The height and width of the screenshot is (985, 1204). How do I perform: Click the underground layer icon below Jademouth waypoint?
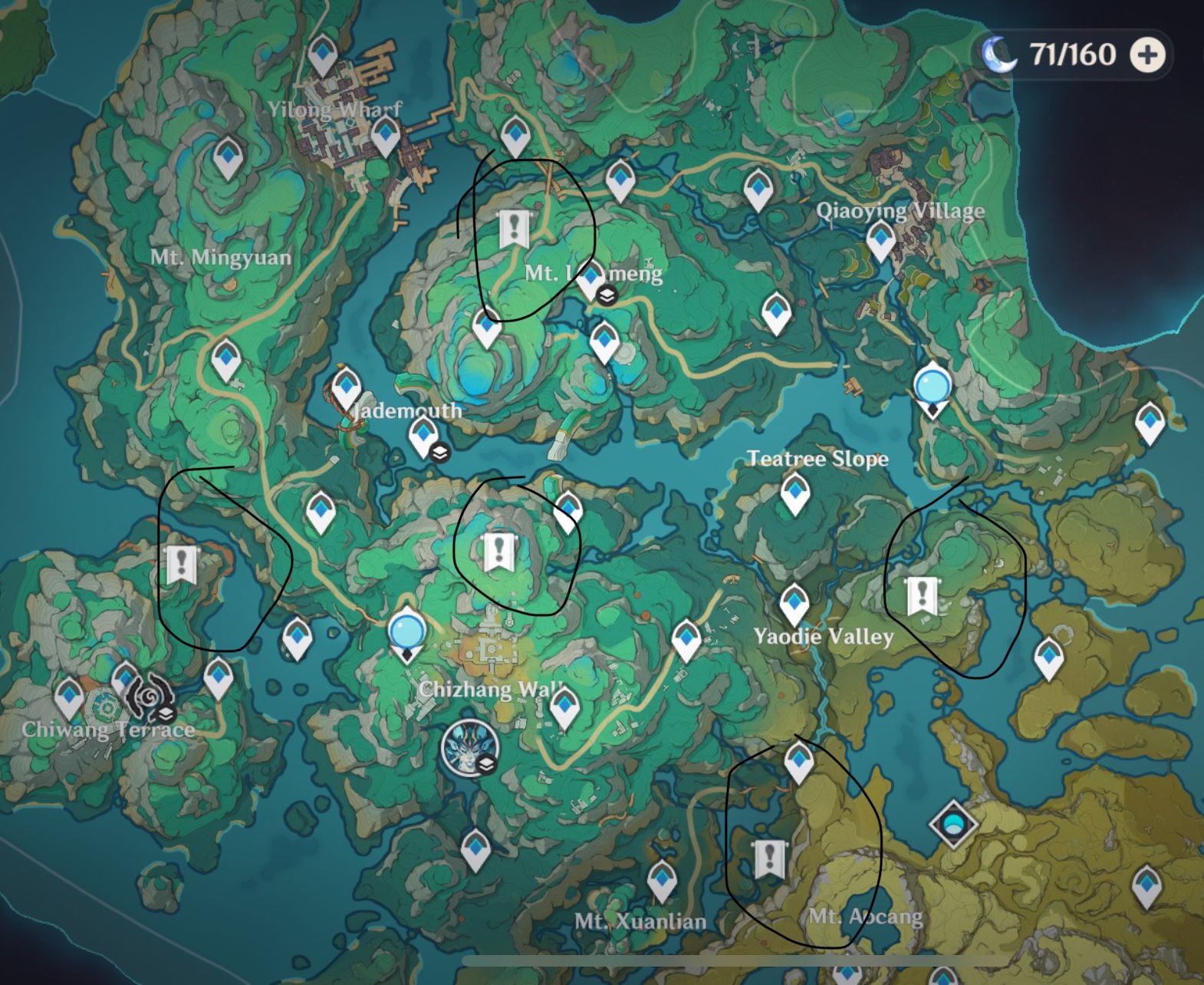[x=439, y=454]
